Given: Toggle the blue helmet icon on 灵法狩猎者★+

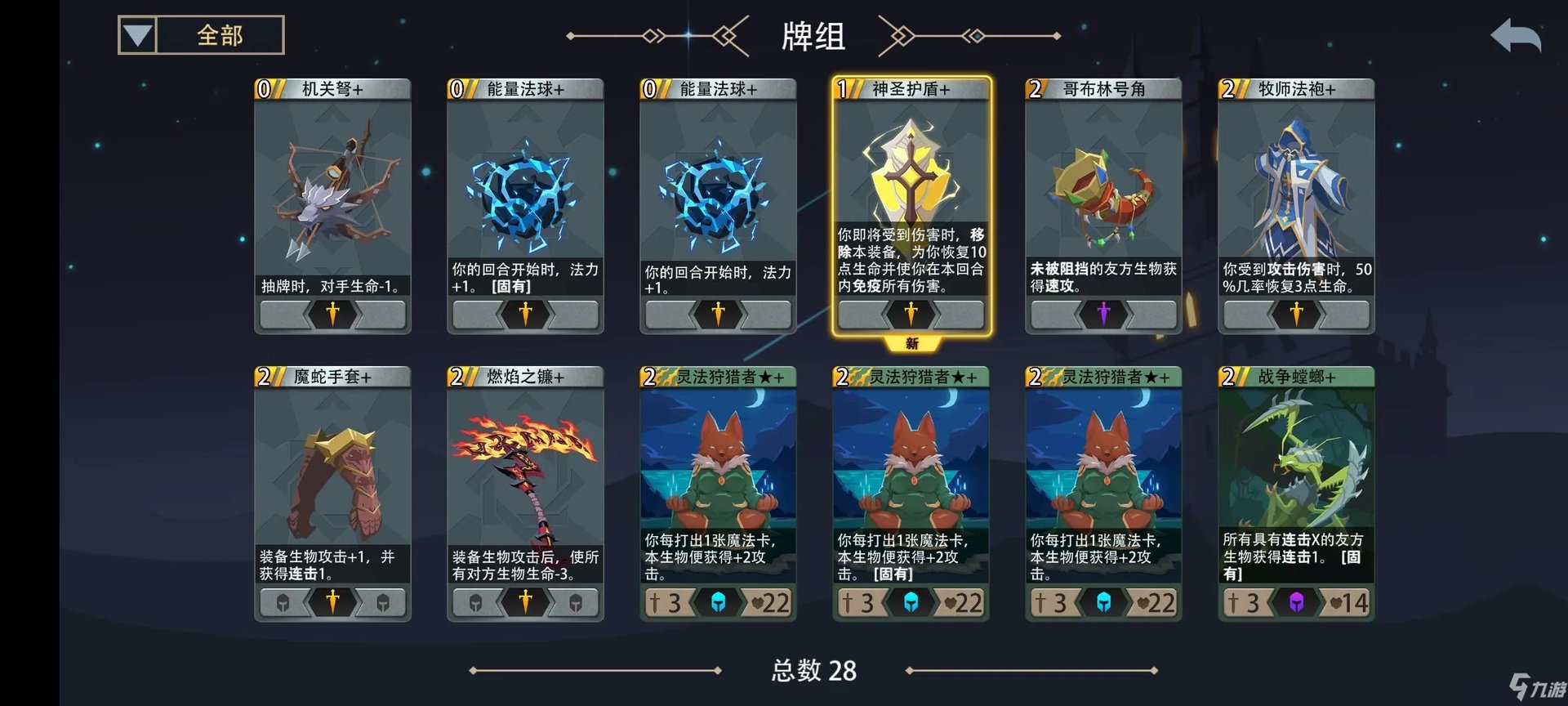Looking at the screenshot, I should 717,602.
